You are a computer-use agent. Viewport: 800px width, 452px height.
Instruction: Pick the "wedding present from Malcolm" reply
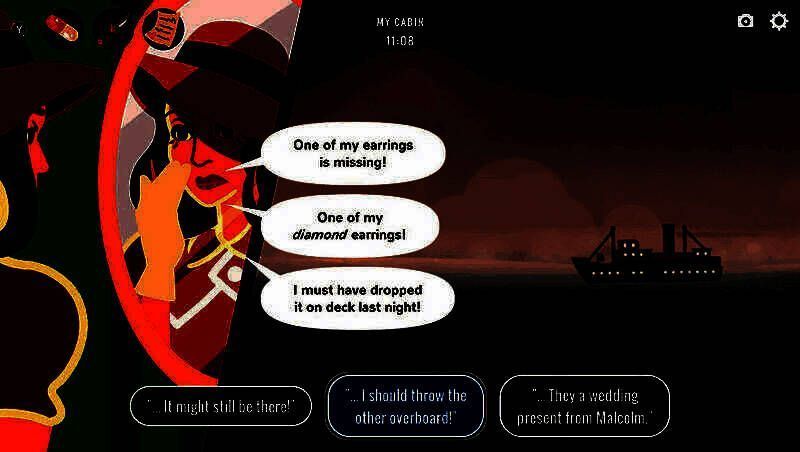[584, 406]
